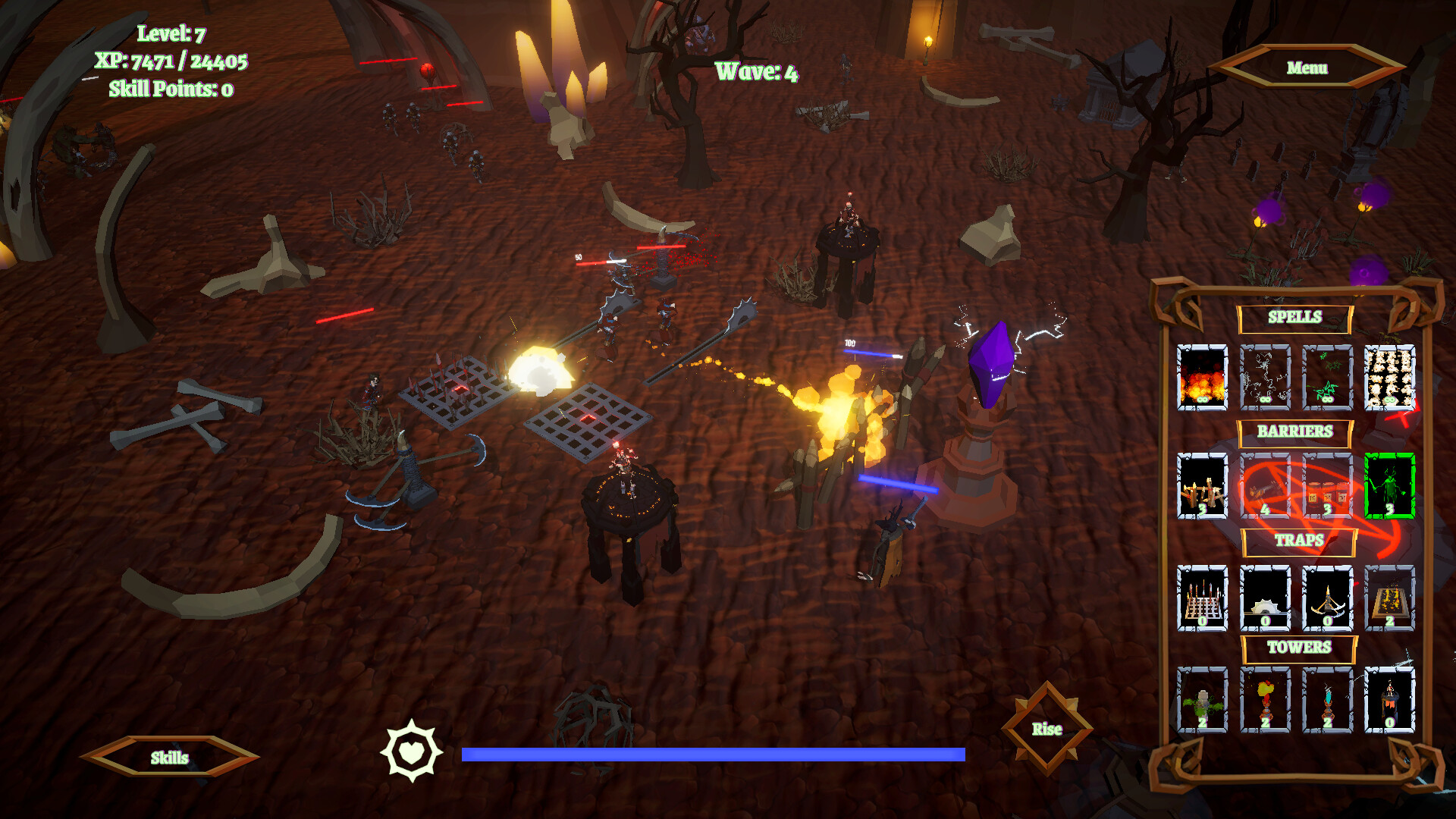The image size is (1456, 819).
Task: Select the spinning scythe trap
Action: click(1327, 598)
